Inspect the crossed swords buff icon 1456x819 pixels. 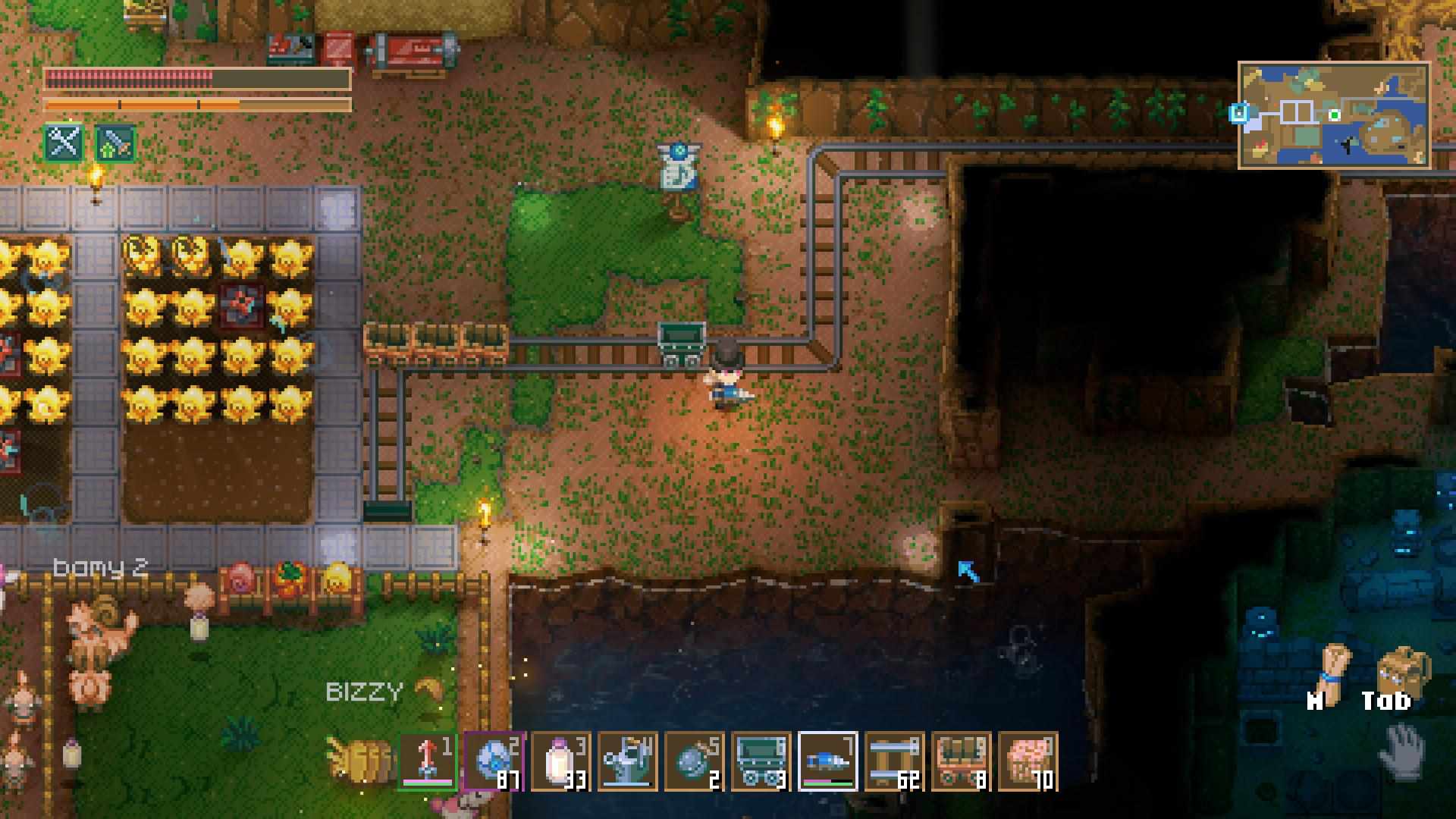[x=64, y=142]
